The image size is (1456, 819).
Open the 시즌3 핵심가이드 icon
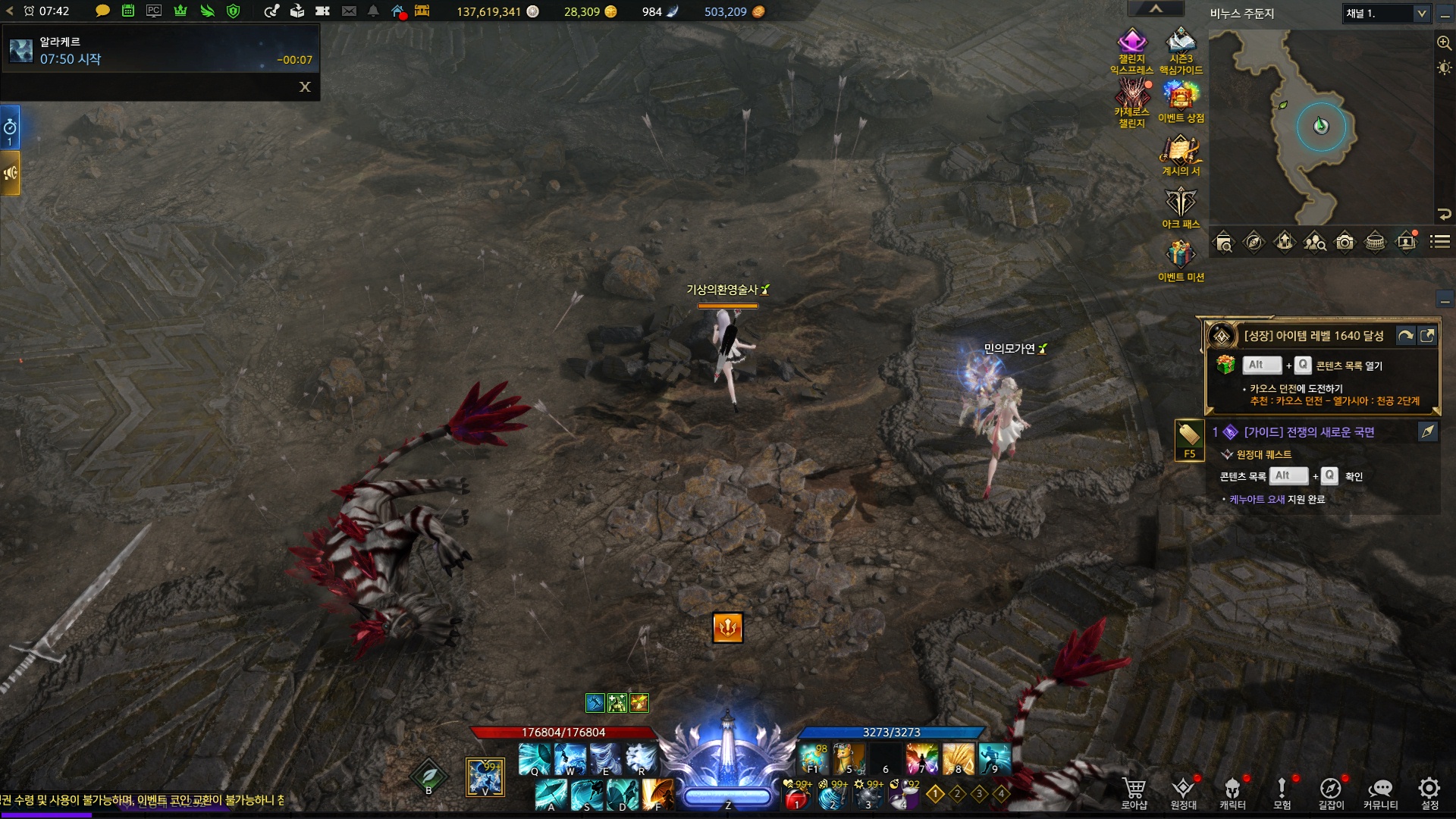(x=1181, y=43)
